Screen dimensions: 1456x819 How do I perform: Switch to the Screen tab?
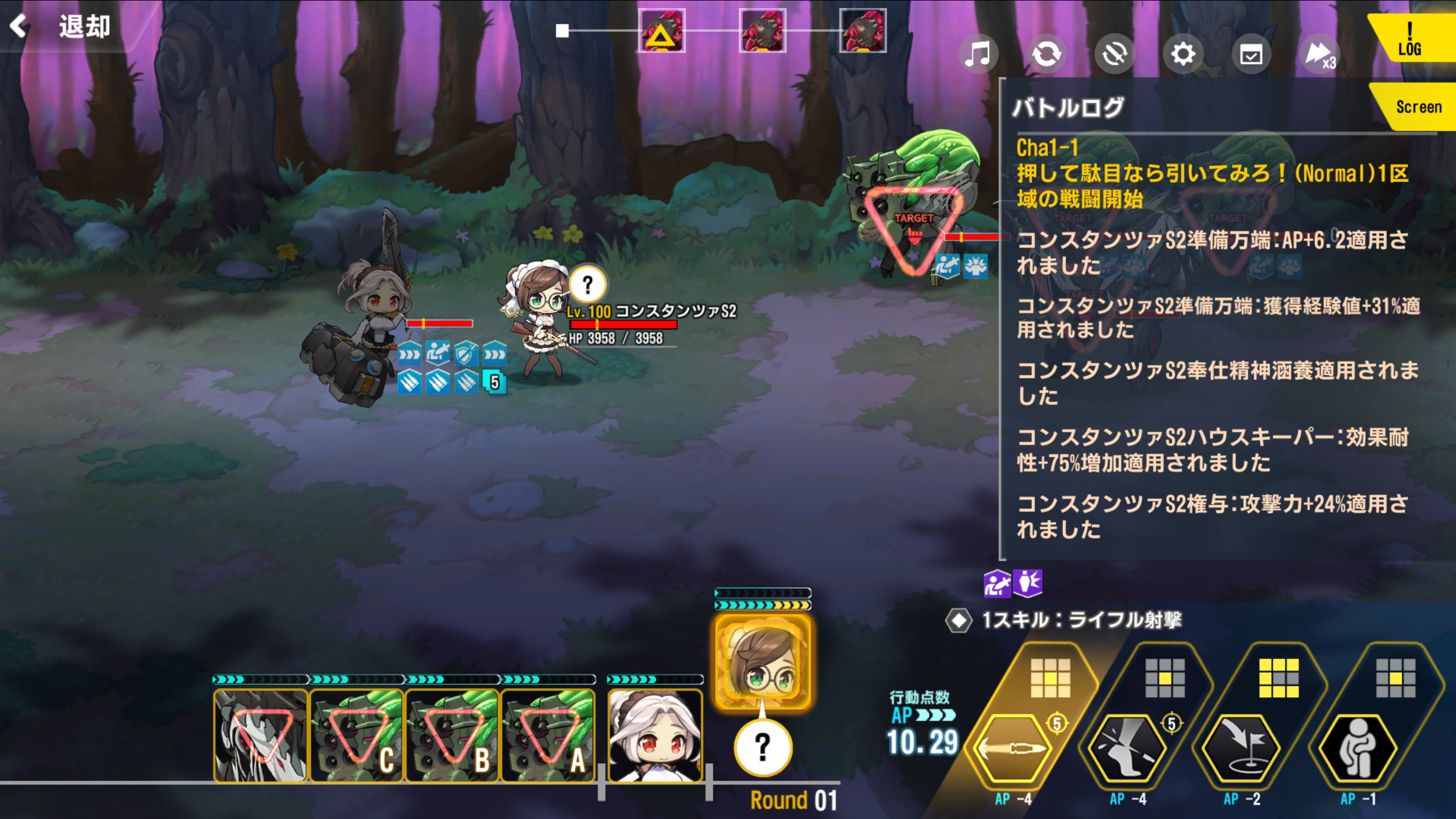1417,107
